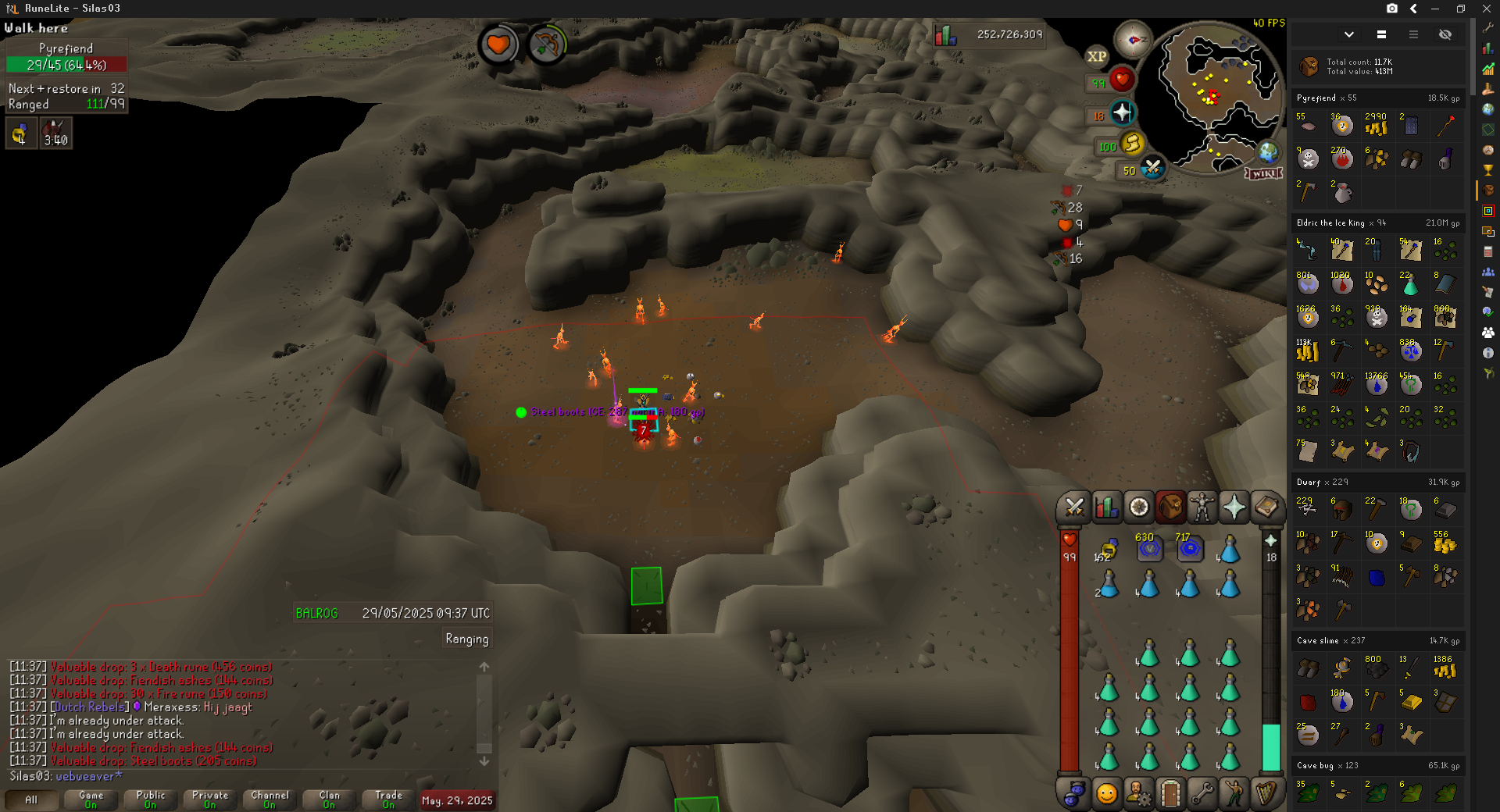Switch chat filter to Game
The width and height of the screenshot is (1500, 812).
[91, 800]
